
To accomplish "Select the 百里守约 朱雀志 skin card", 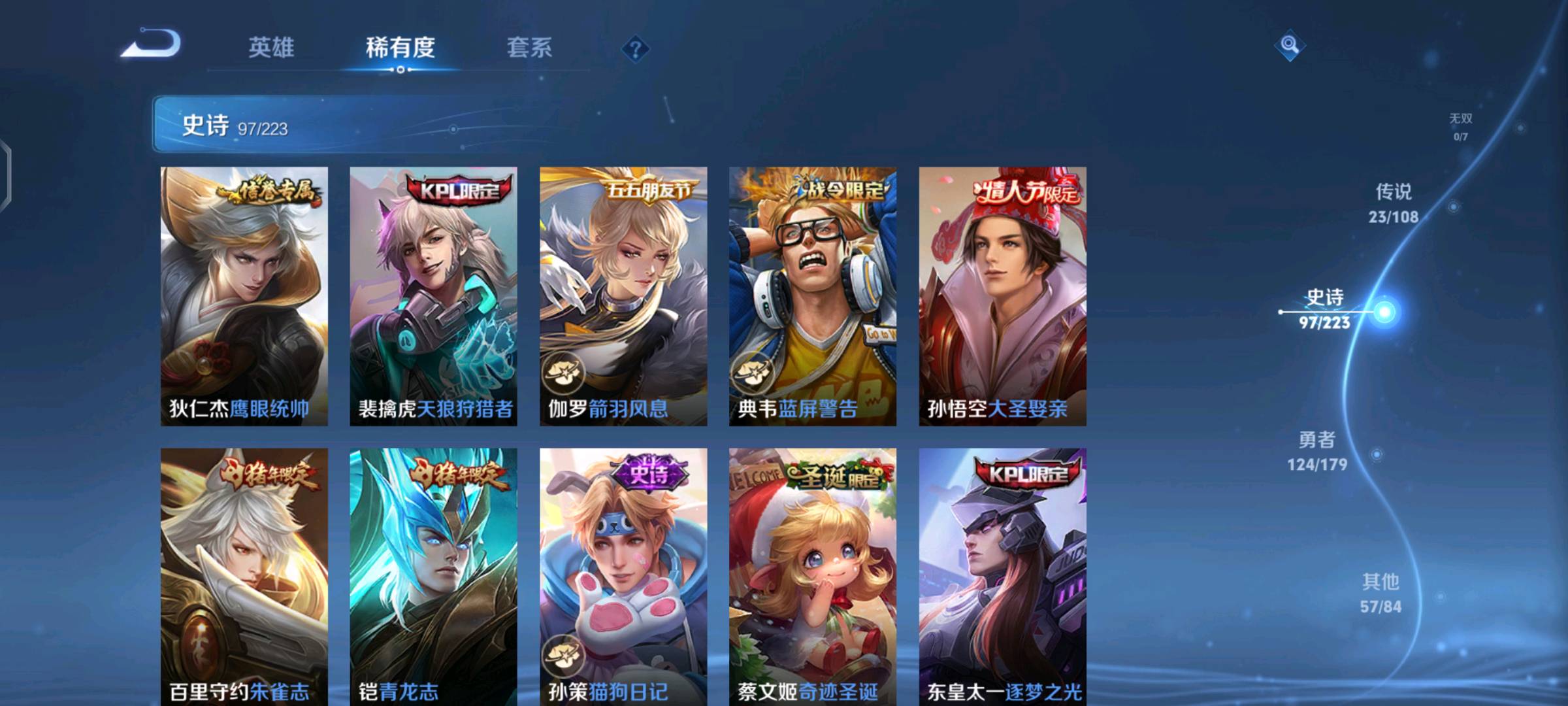I will (244, 577).
